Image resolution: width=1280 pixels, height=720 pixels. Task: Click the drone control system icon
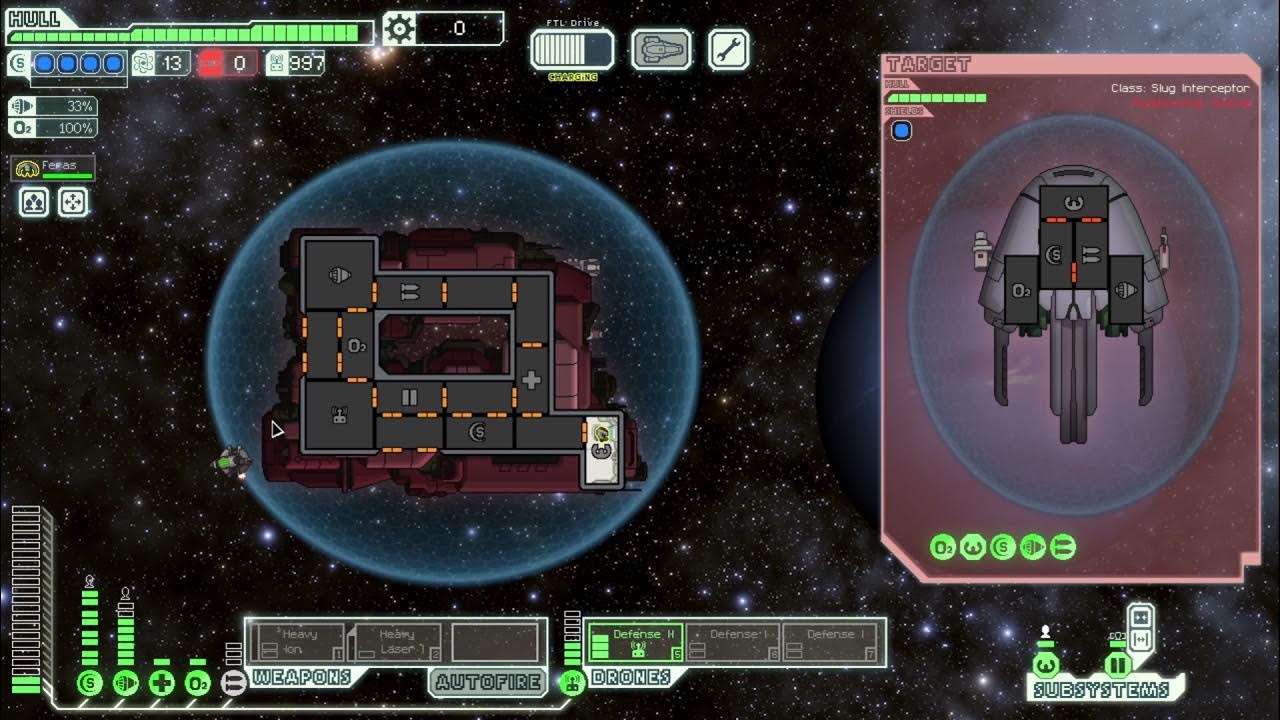pos(572,683)
